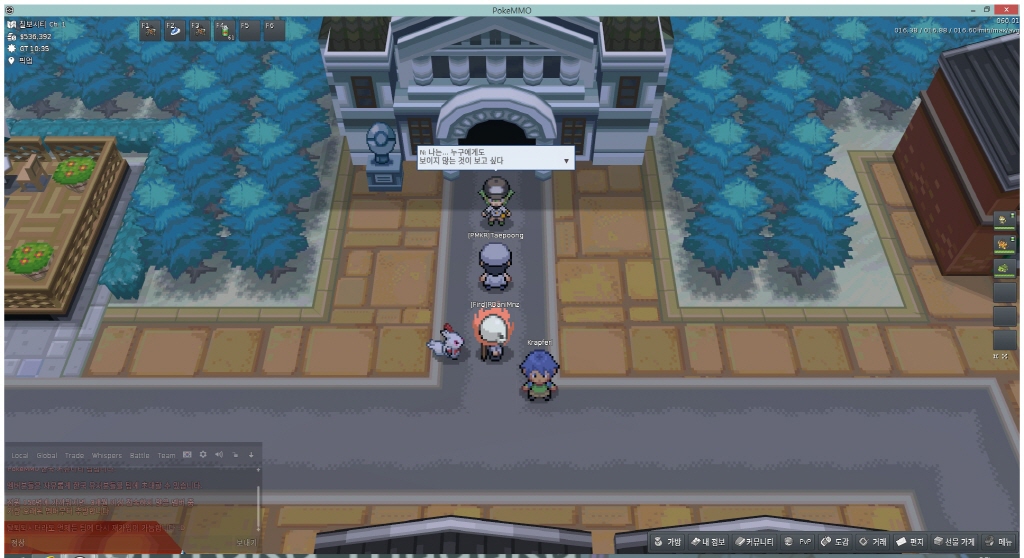Open the 도감 Pokédex
Viewport: 1024px width, 558px height.
835,541
